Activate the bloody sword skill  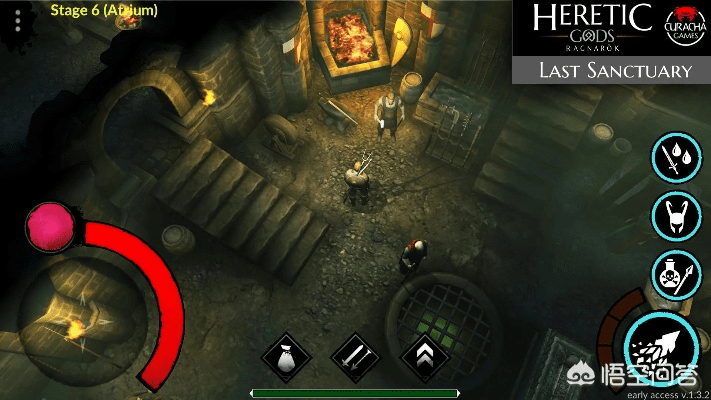pos(674,157)
